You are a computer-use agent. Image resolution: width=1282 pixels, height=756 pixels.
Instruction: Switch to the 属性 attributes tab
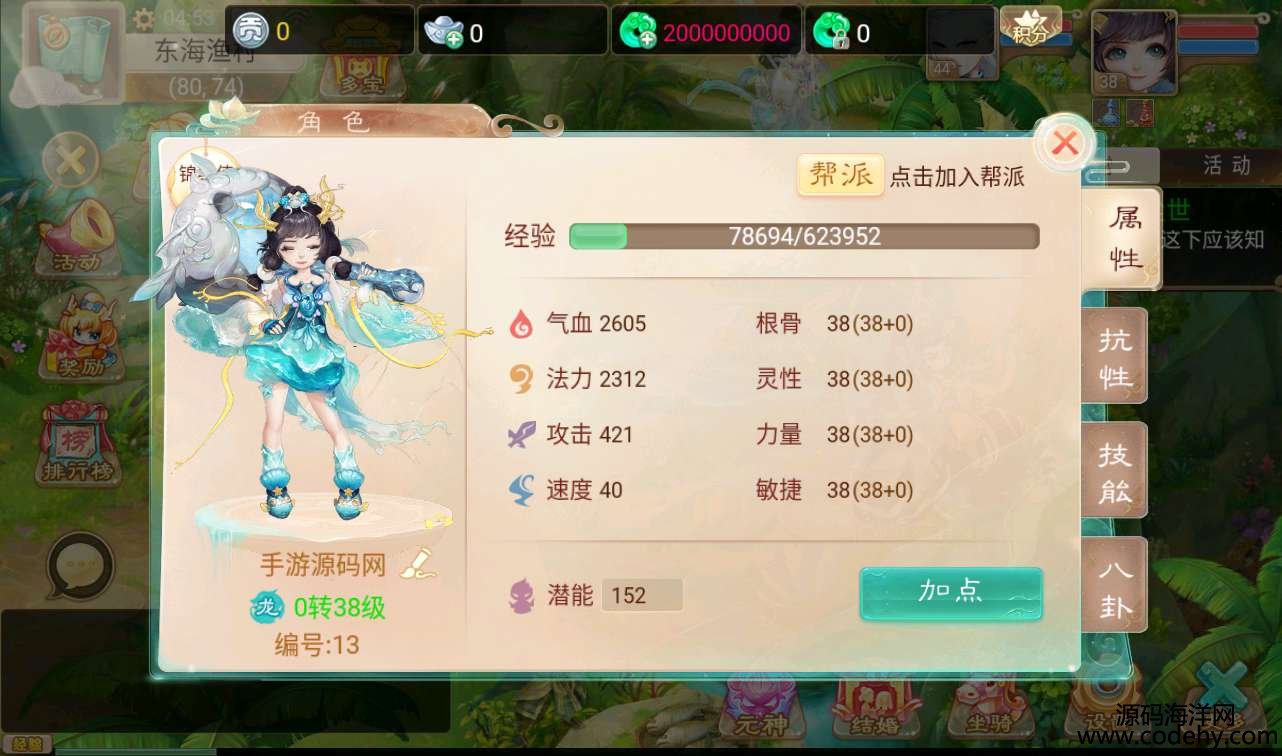[x=1124, y=239]
